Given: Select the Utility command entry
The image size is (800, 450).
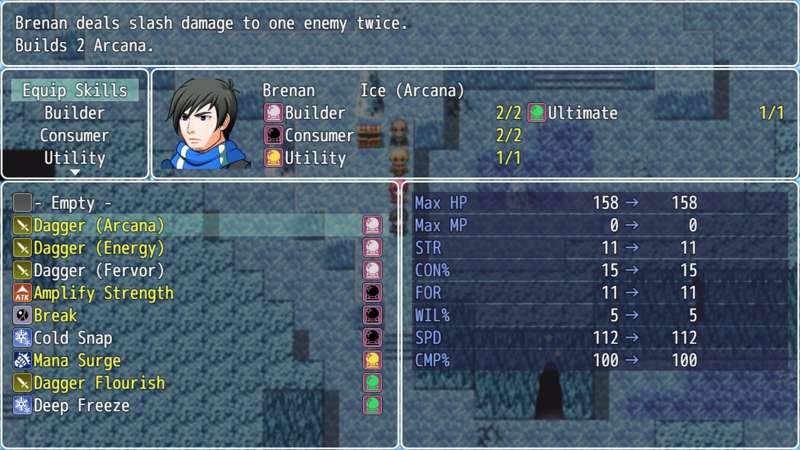Looking at the screenshot, I should 75,158.
